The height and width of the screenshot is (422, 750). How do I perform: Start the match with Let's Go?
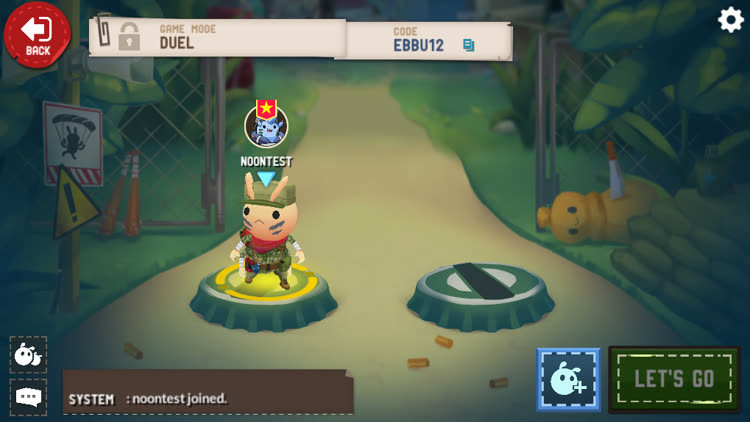coord(674,379)
